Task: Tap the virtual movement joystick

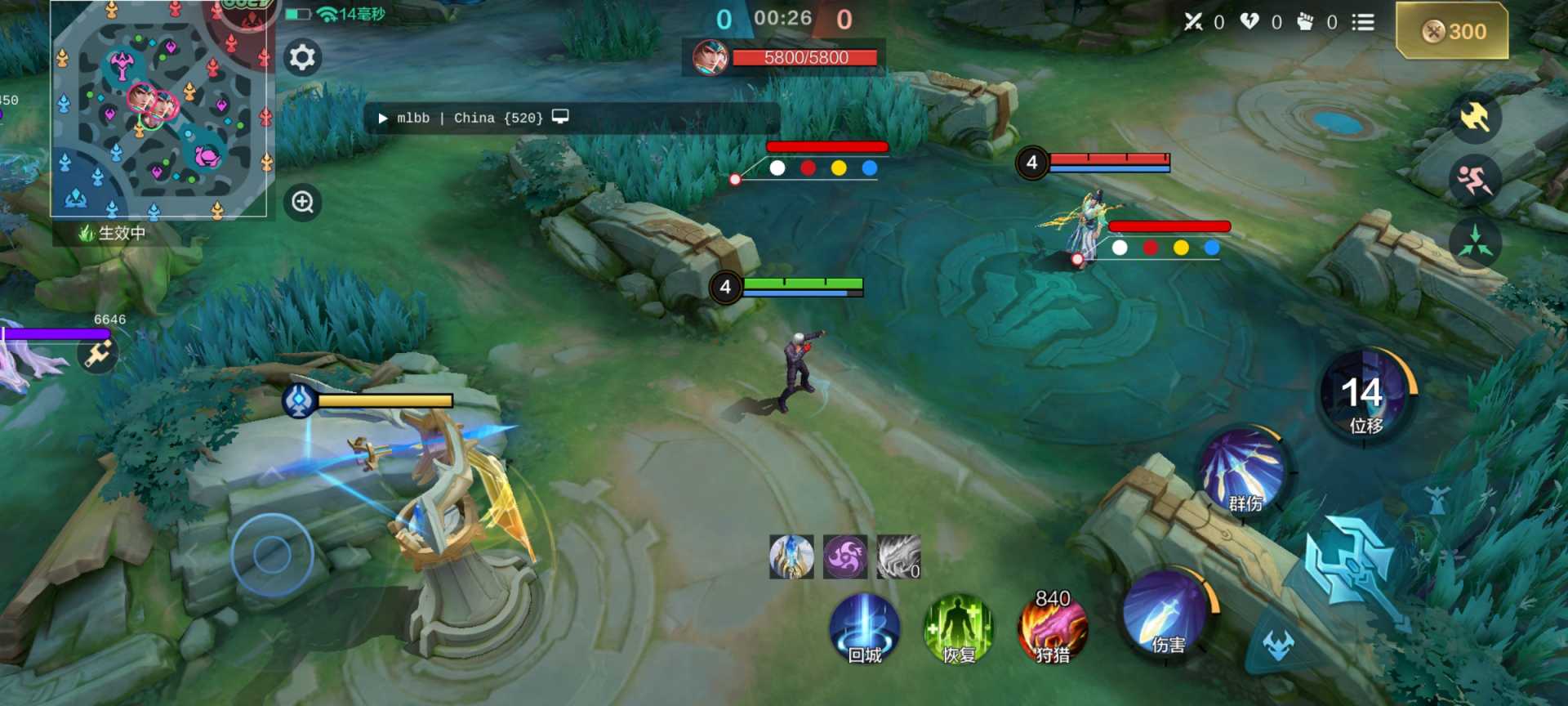Action: (272, 555)
